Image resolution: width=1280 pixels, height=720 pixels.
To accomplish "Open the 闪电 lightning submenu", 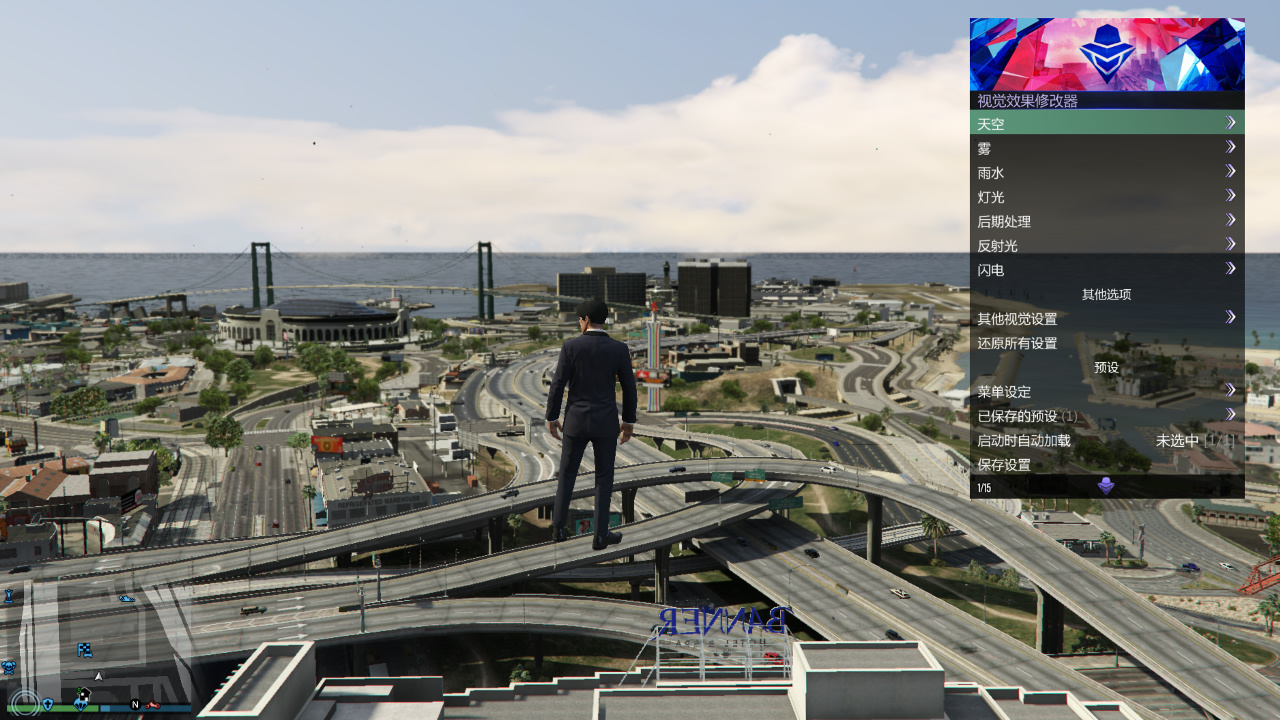I will 1106,270.
